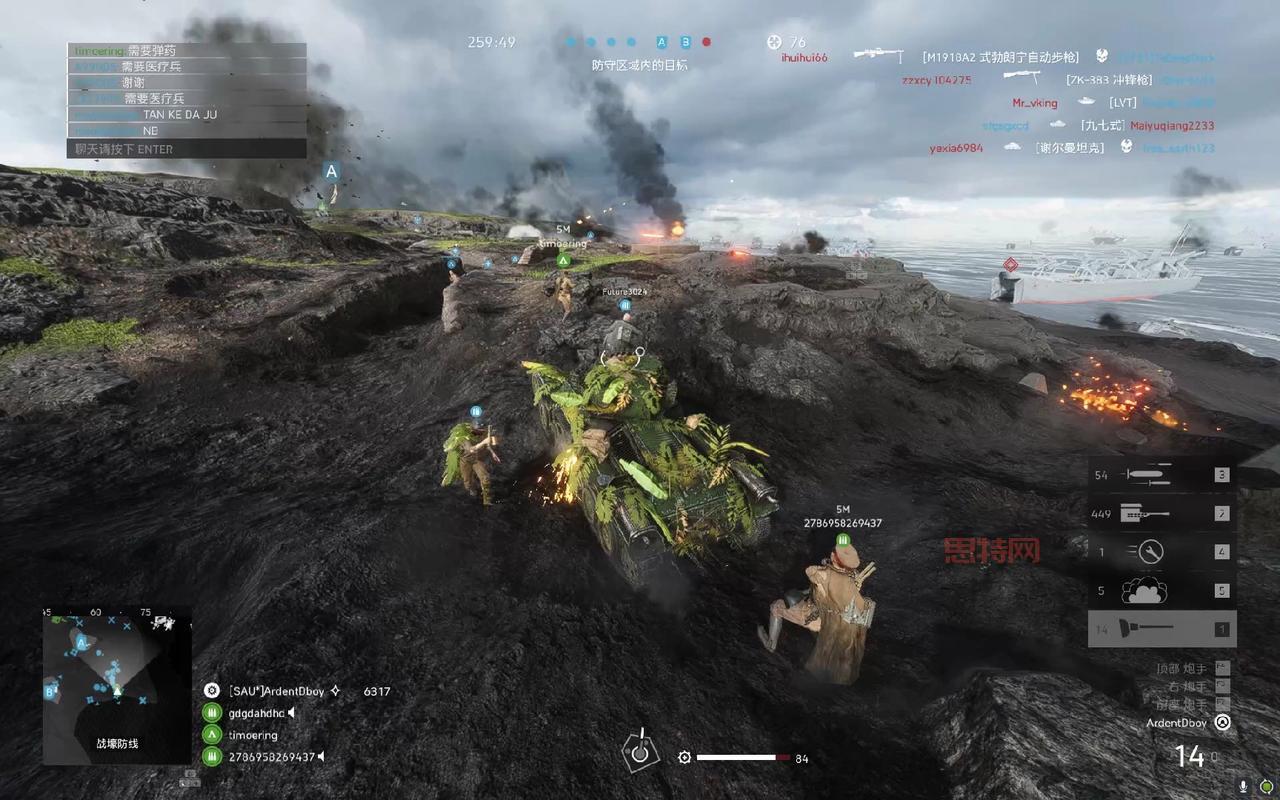The image size is (1280, 800).
Task: Select the highlighted main cannon slot
Action: (1162, 629)
